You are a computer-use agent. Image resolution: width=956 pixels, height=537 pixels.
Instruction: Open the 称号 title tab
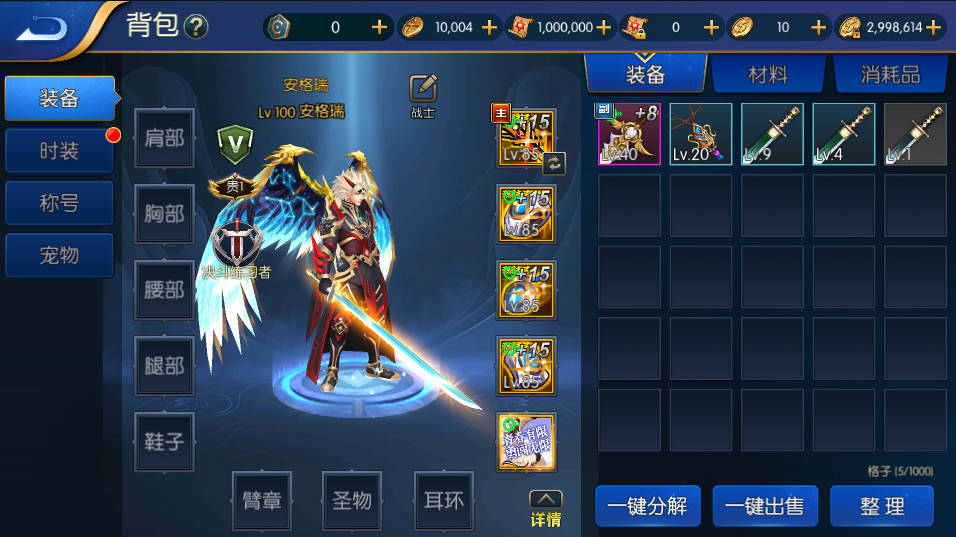click(x=59, y=203)
